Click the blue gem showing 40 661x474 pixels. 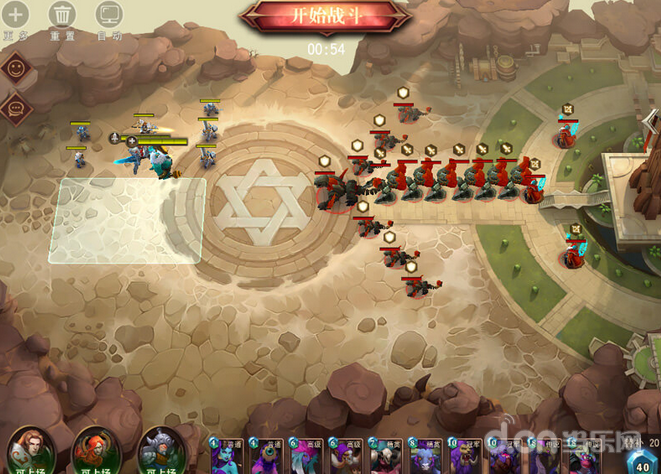[x=641, y=461]
